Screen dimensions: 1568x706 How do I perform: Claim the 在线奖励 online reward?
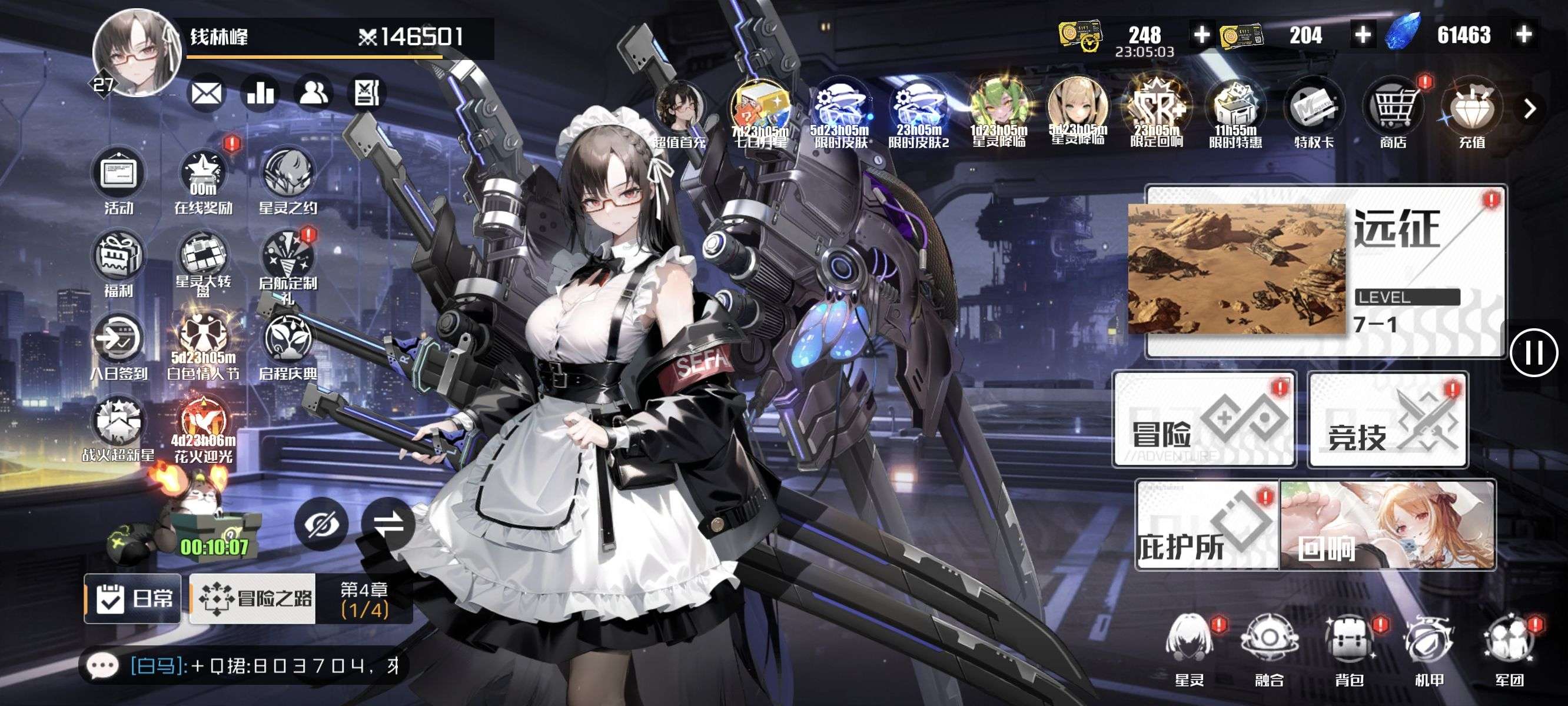[x=203, y=181]
